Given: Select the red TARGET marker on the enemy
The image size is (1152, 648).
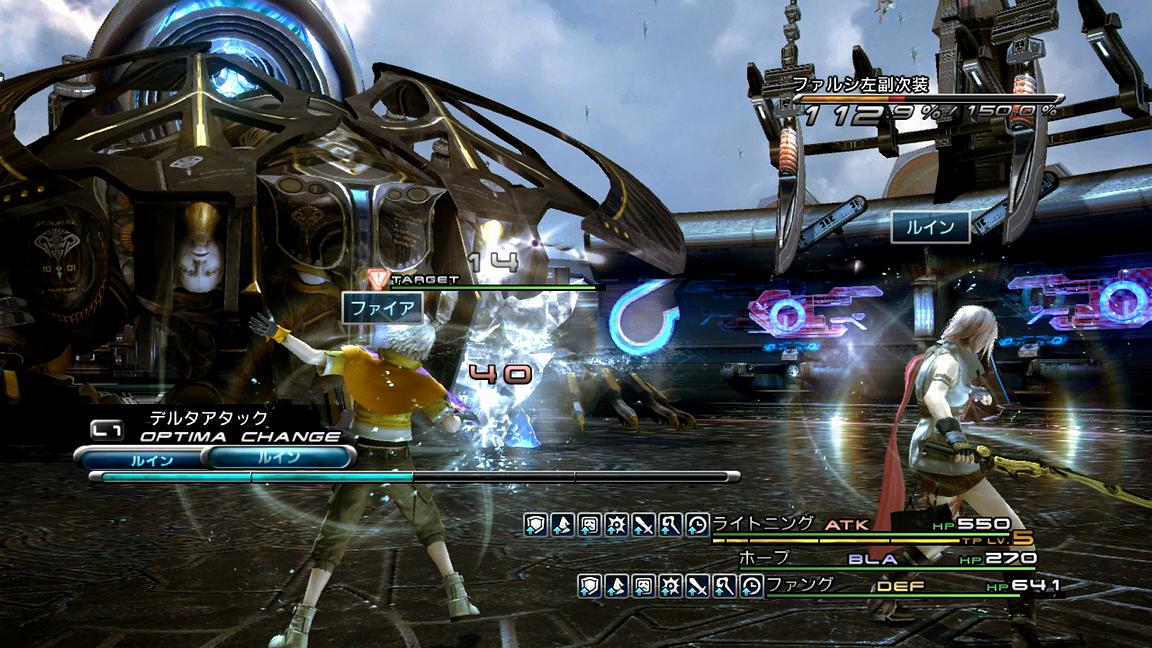Looking at the screenshot, I should tap(378, 279).
